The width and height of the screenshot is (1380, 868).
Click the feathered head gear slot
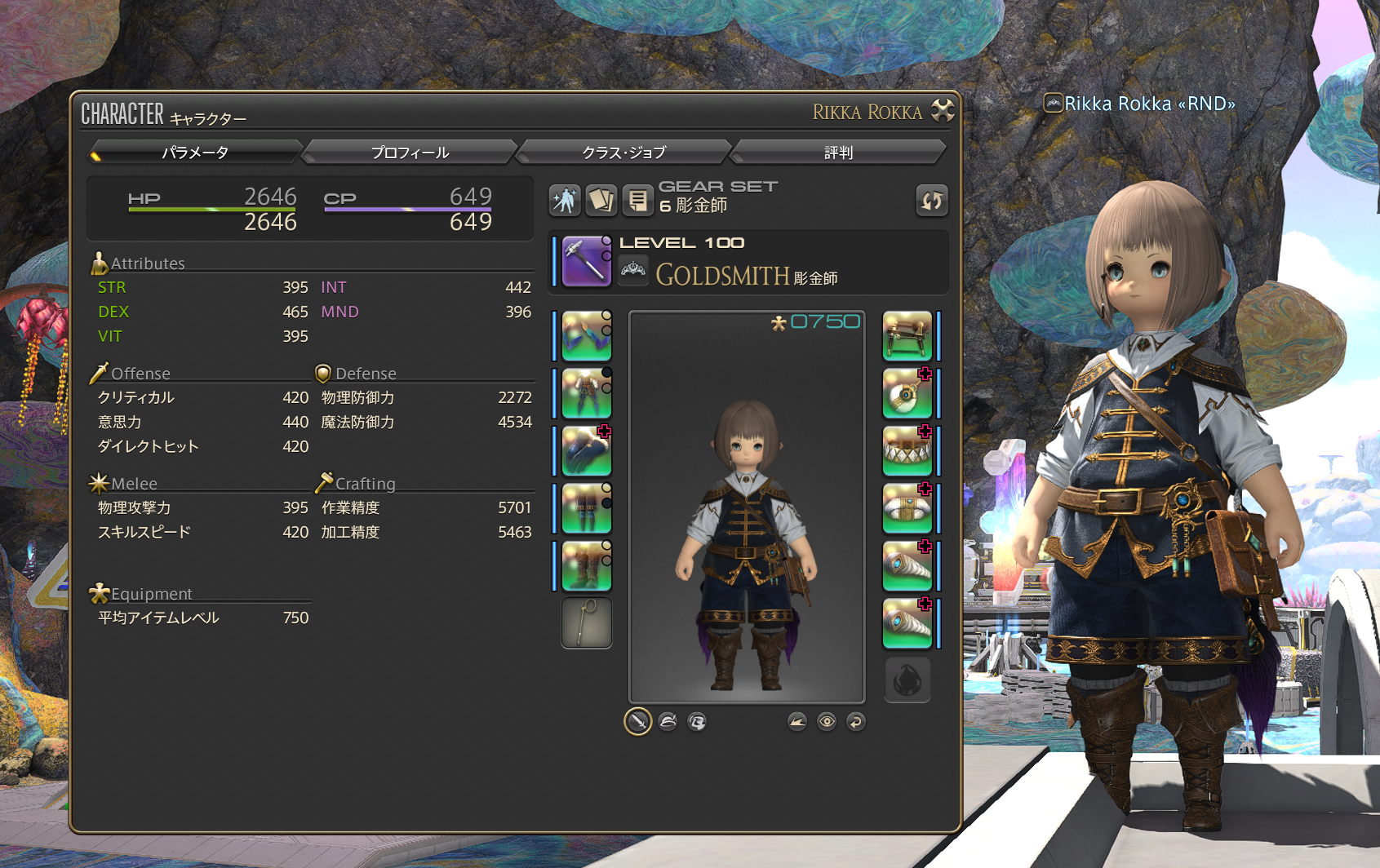[586, 335]
